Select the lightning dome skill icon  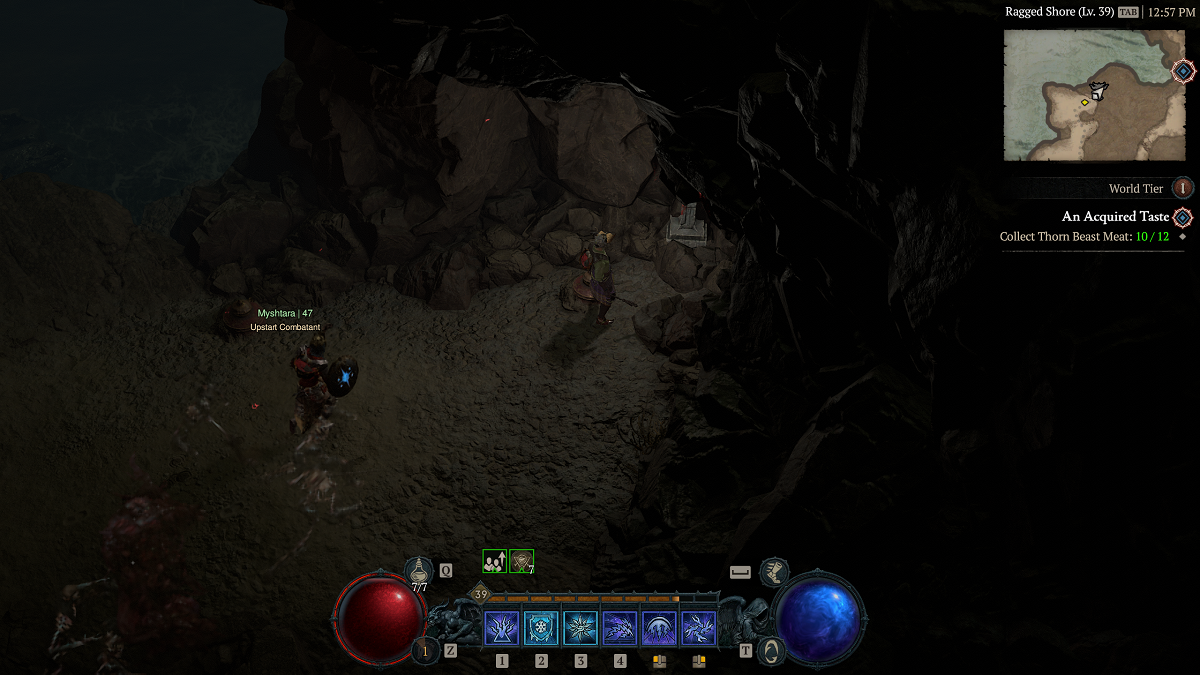659,628
